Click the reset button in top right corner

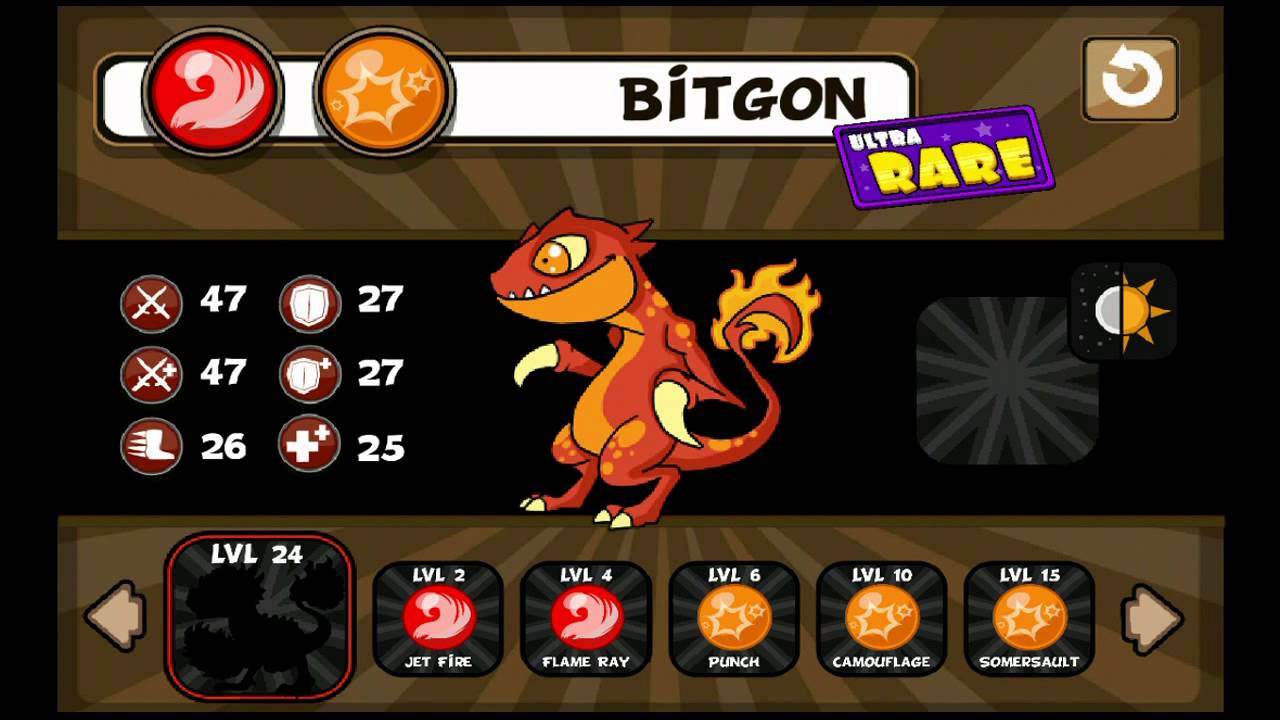point(1130,77)
